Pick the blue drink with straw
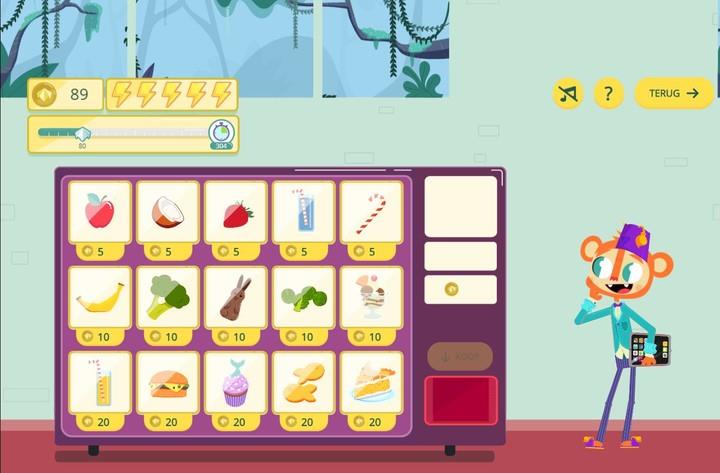 click(x=304, y=212)
